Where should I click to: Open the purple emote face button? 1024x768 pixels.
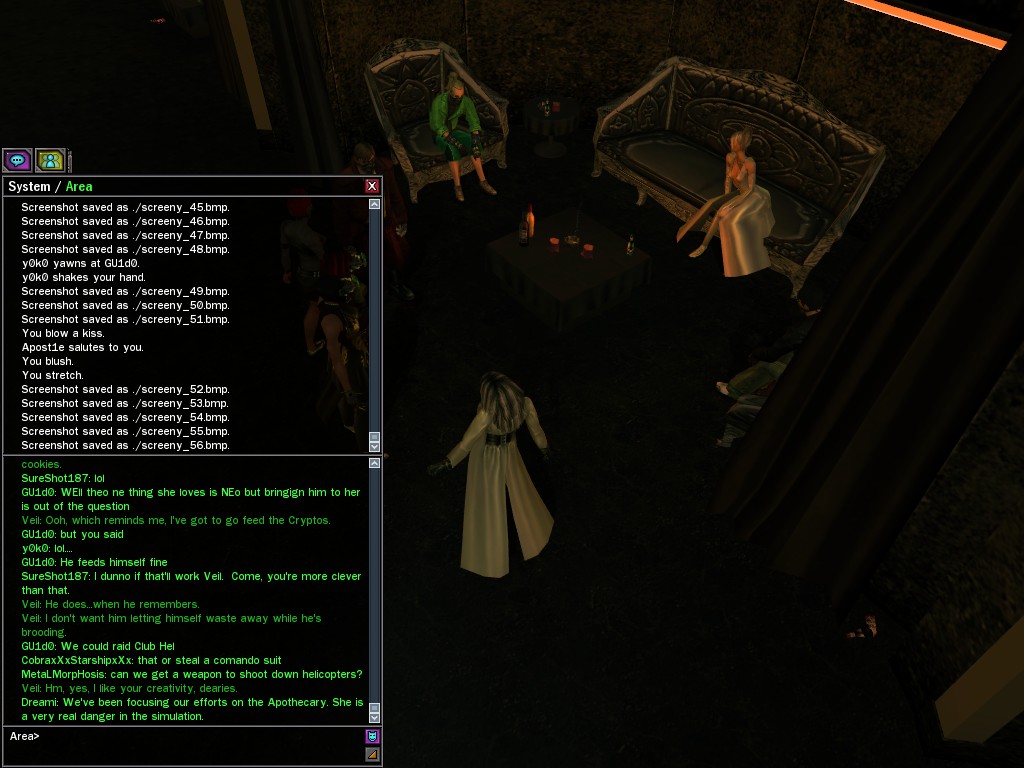[372, 736]
